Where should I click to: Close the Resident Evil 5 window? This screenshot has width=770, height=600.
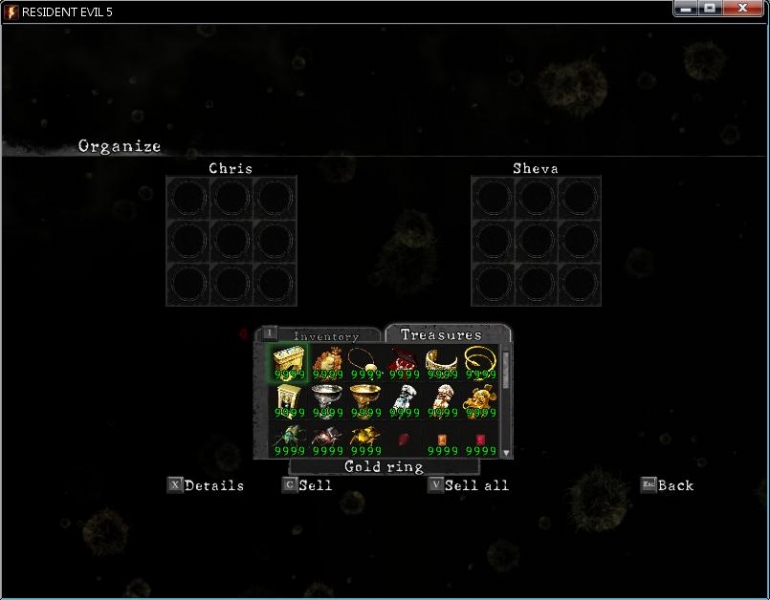click(744, 8)
